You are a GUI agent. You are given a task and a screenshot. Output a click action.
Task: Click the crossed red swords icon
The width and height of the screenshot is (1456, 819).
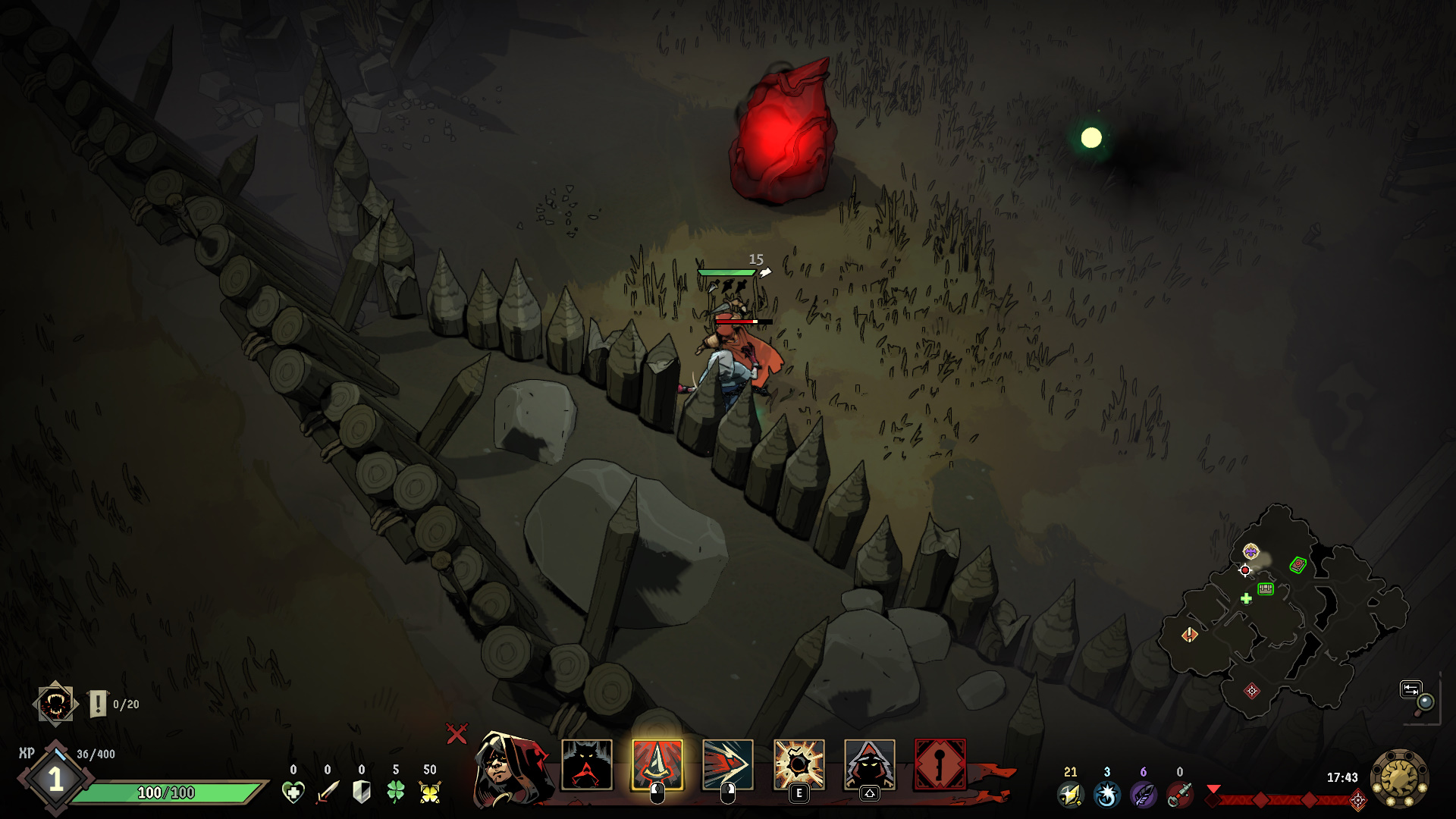[457, 733]
